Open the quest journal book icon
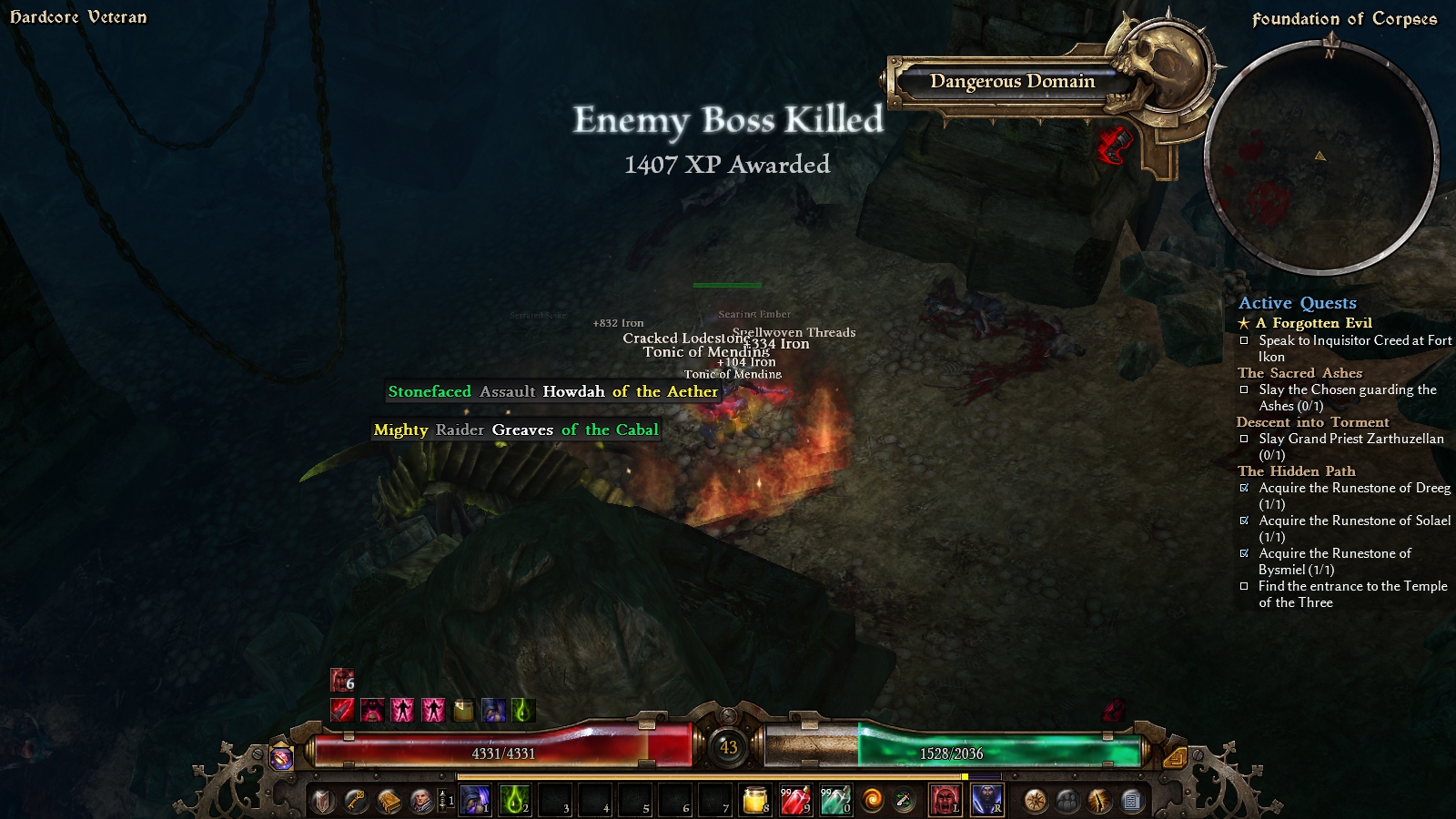The width and height of the screenshot is (1456, 819). point(389,801)
